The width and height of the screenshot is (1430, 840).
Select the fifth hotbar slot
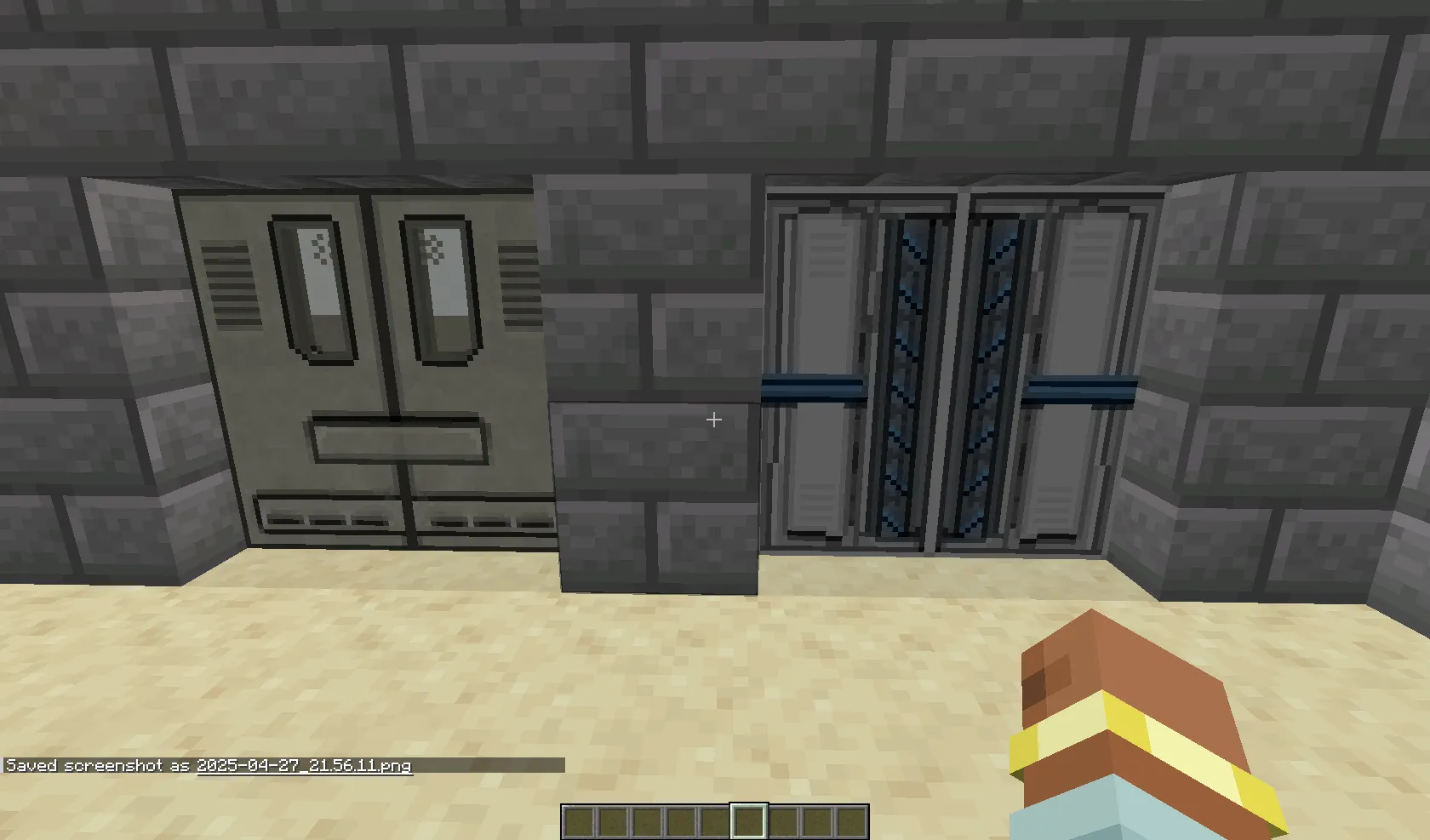point(715,823)
